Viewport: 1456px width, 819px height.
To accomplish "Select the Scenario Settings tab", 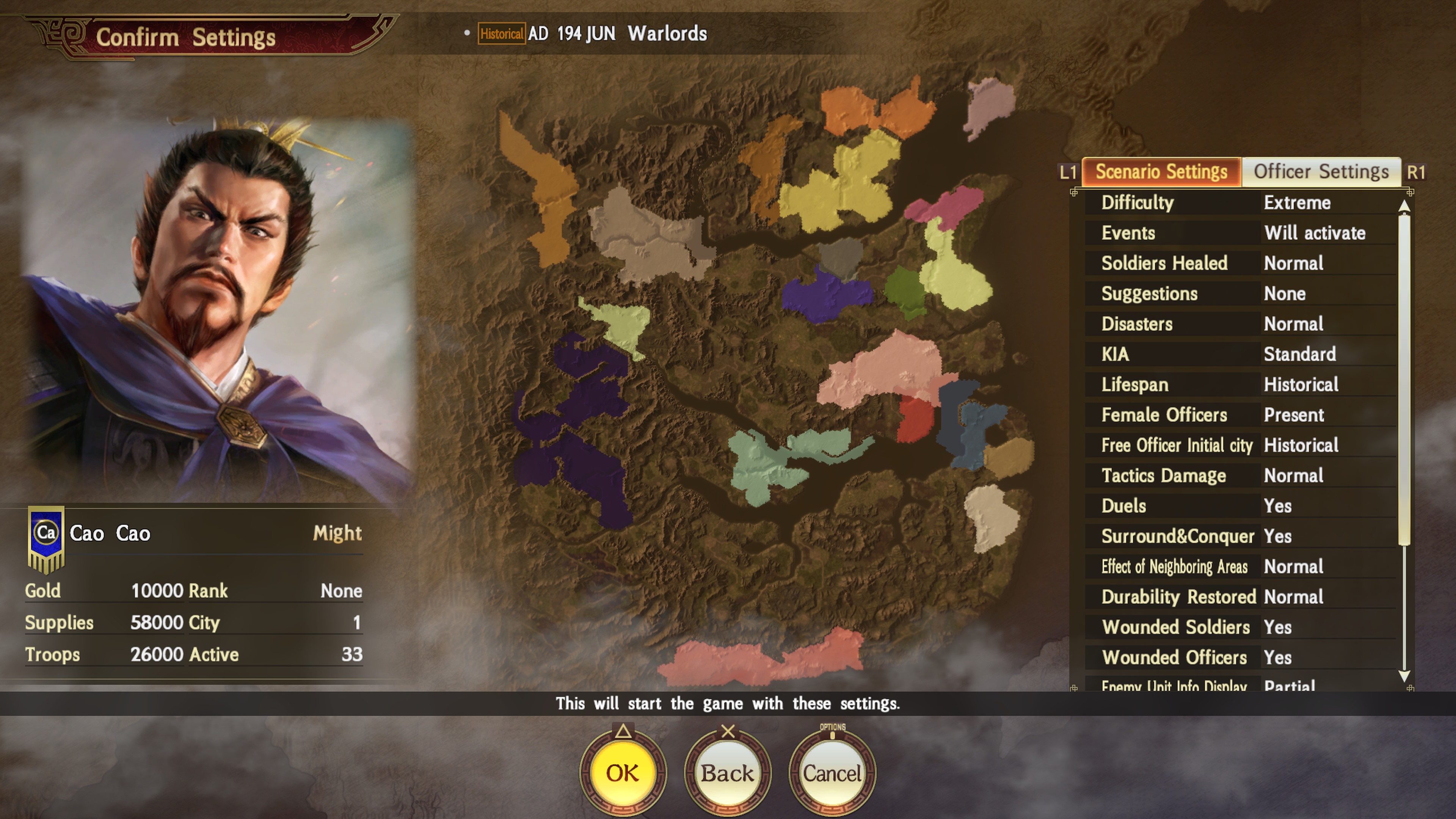I will tap(1161, 172).
